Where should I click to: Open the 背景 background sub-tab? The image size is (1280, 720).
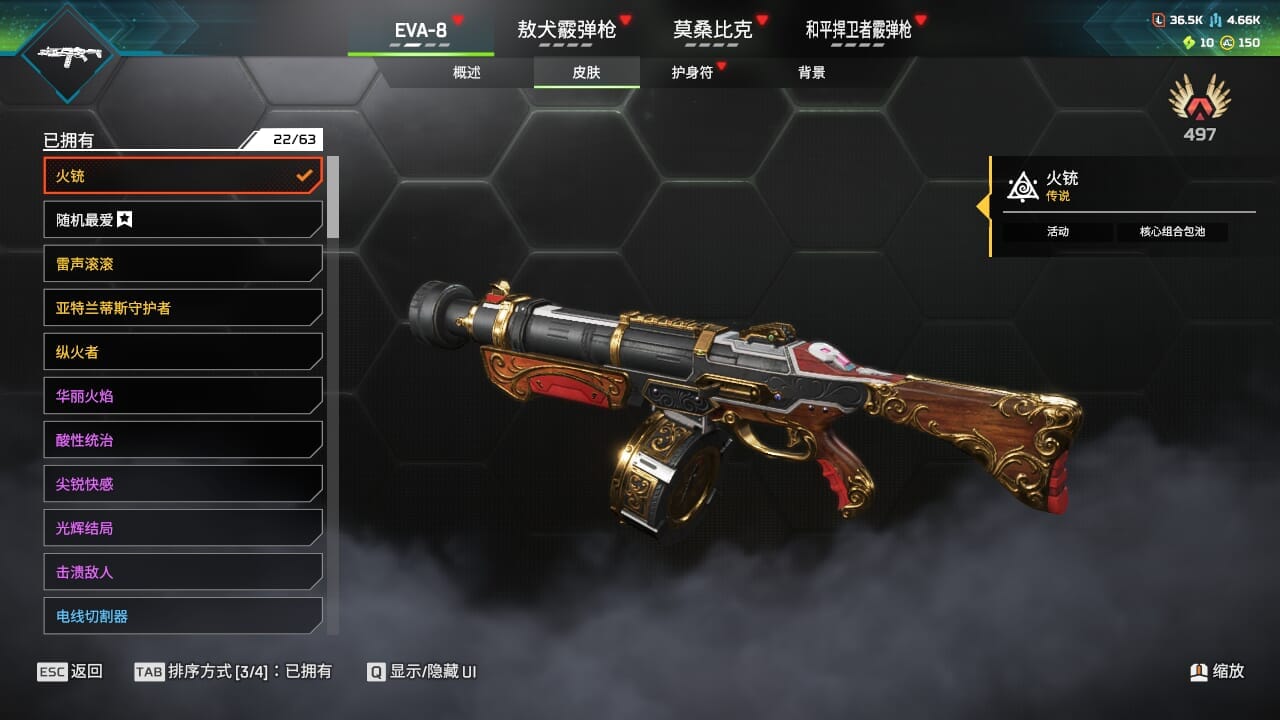coord(812,73)
